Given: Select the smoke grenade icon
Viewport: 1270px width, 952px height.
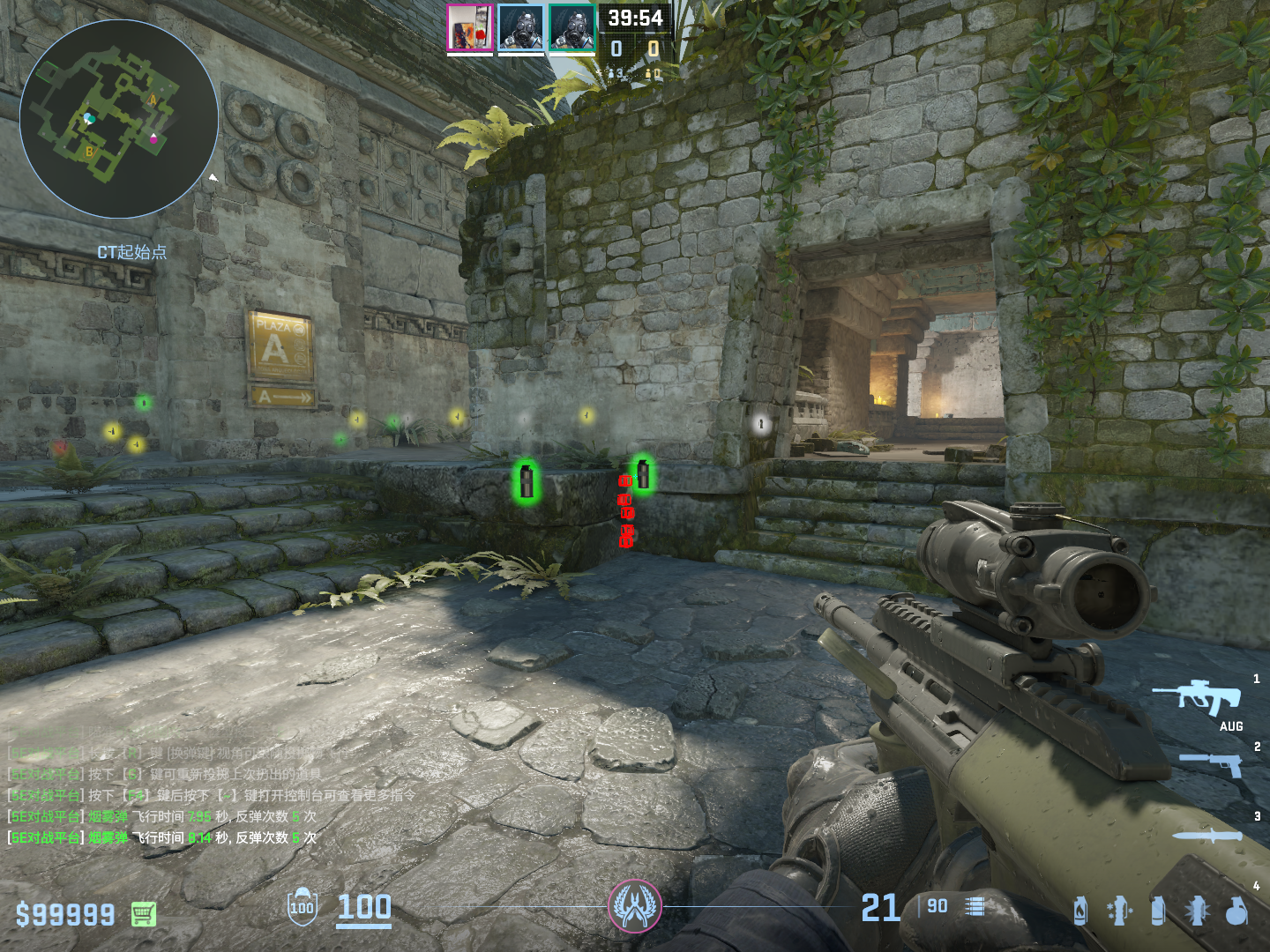Looking at the screenshot, I should click(1158, 911).
